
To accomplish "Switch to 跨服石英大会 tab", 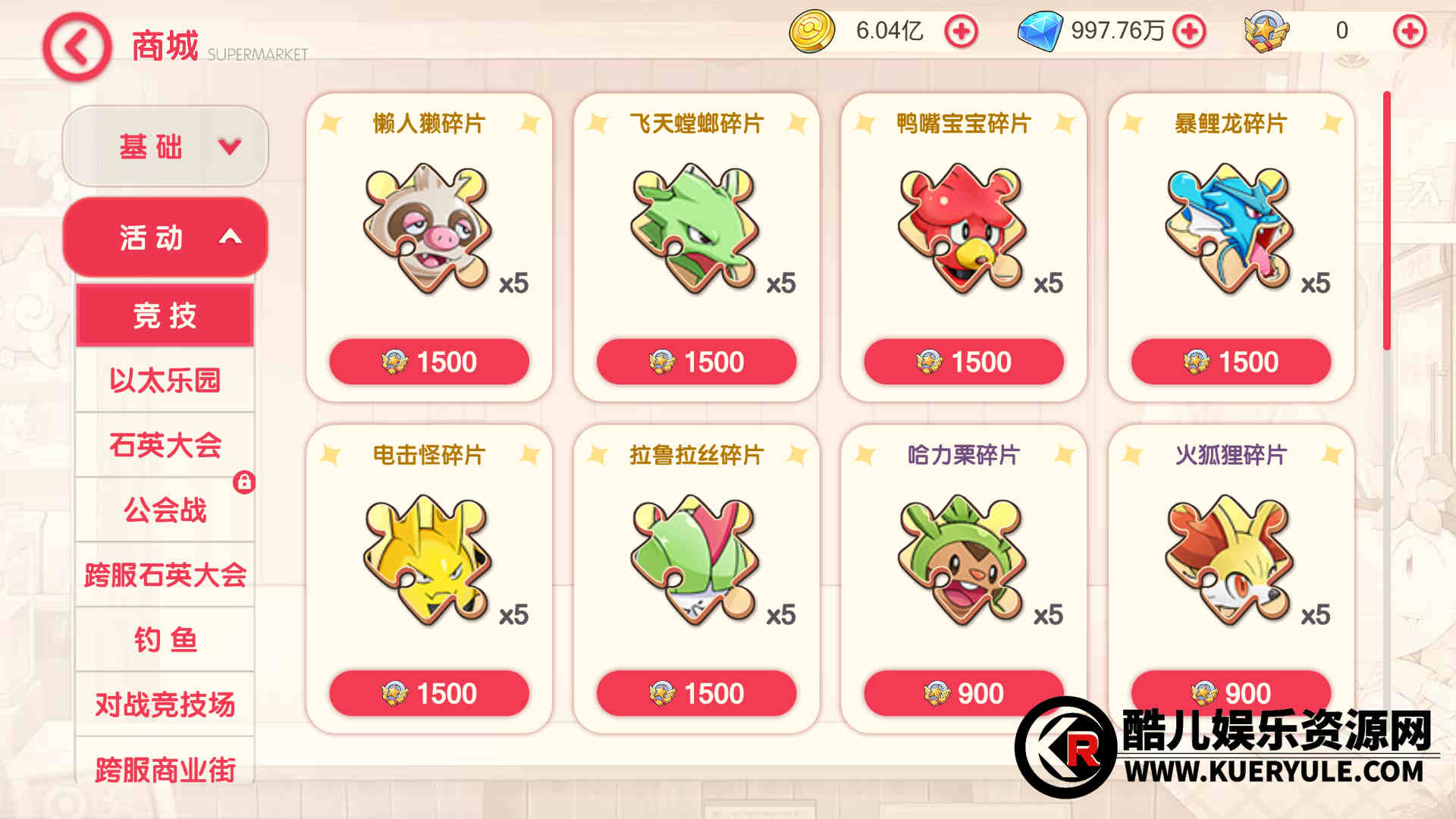I will tap(165, 575).
